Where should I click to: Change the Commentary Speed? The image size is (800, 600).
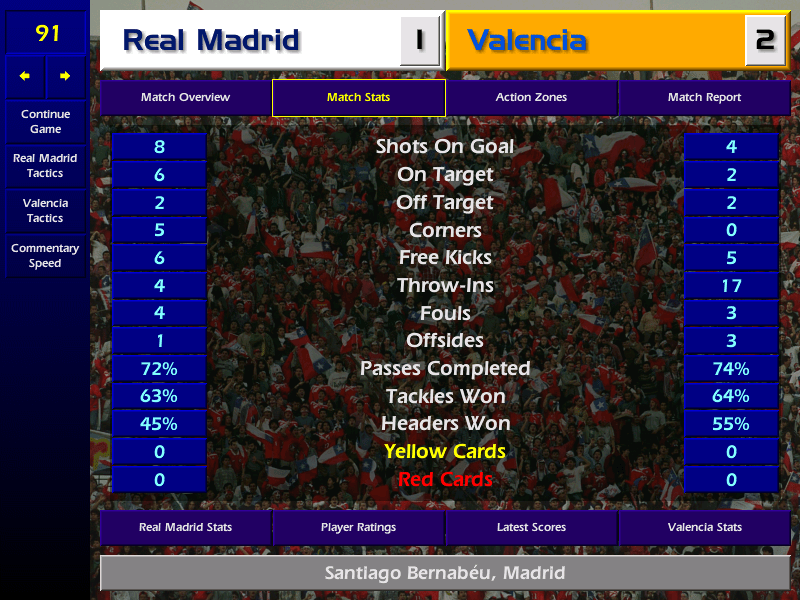coord(45,256)
